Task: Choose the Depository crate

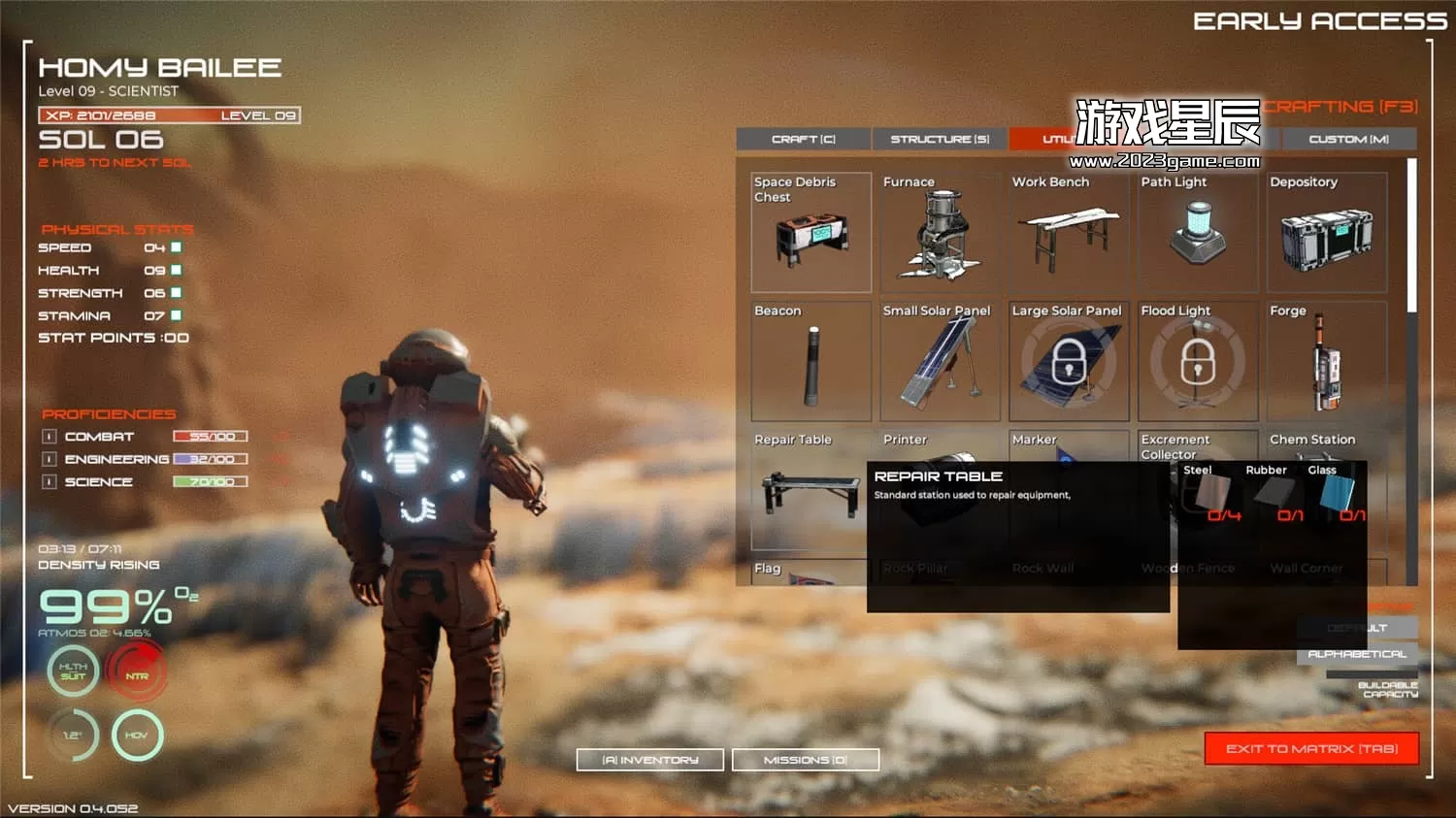Action: 1327,233
